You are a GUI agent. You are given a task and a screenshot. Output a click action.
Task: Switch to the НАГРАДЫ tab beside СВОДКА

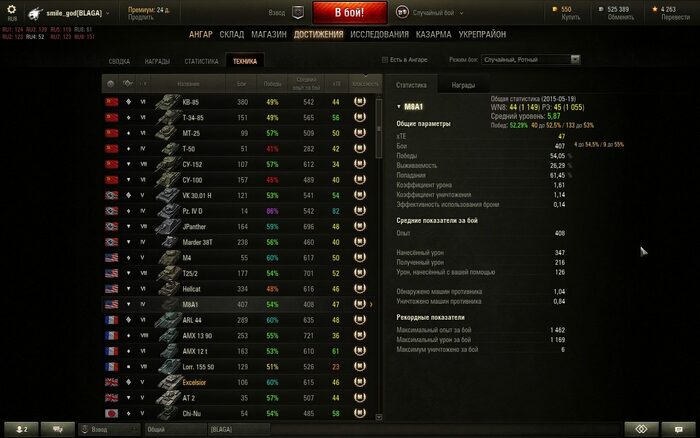point(157,61)
